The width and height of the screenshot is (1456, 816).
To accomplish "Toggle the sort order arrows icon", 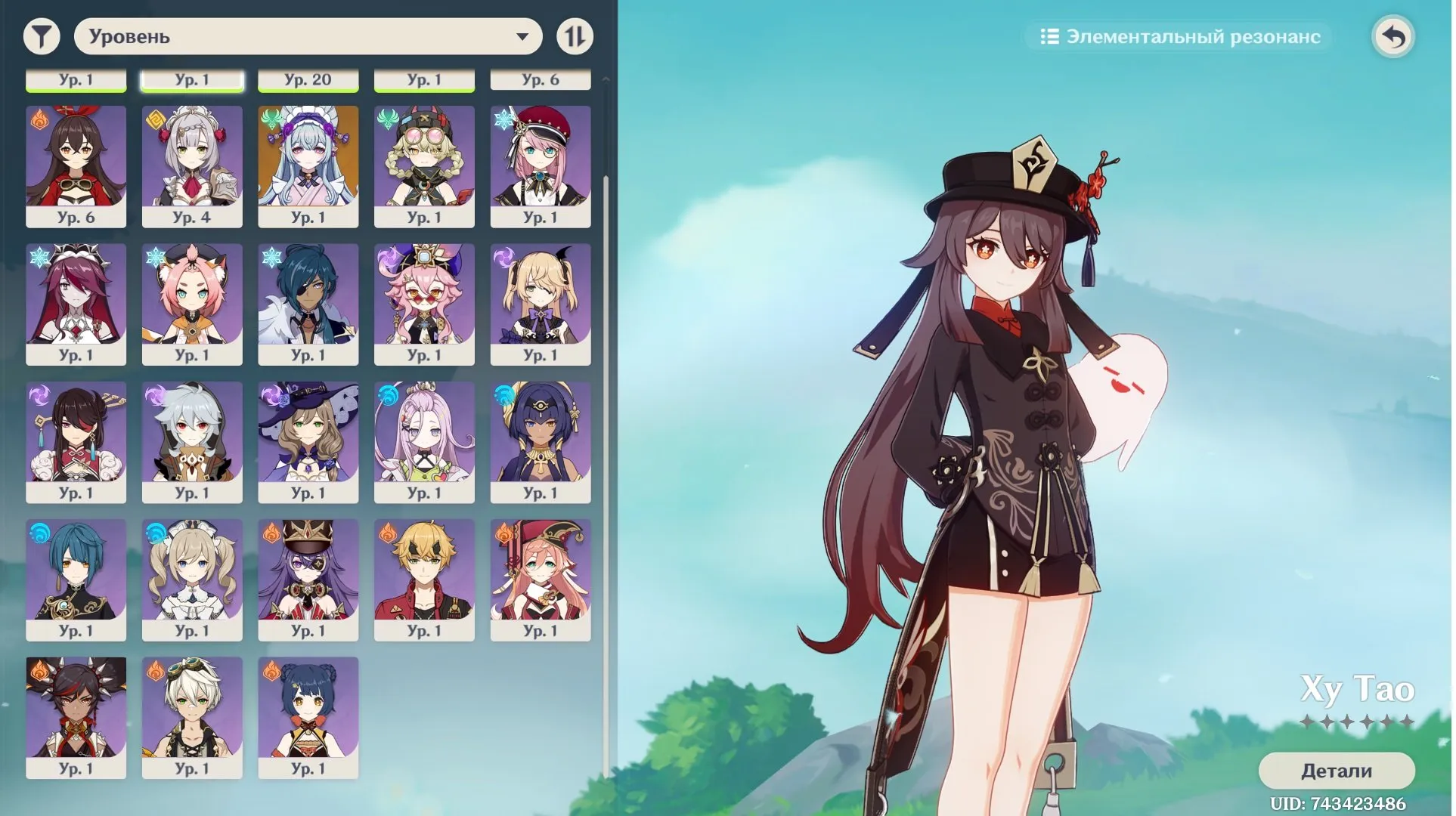I will 575,36.
